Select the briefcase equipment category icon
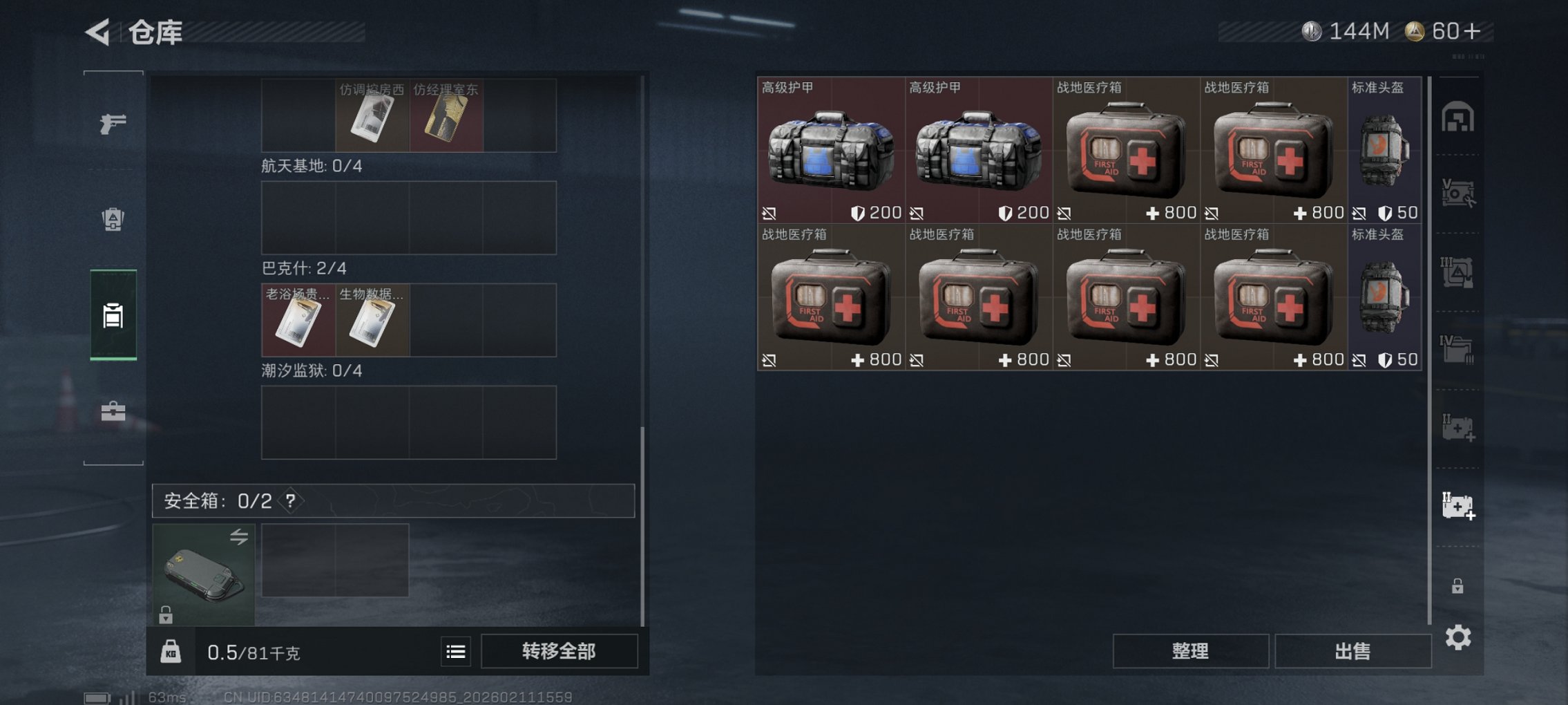The width and height of the screenshot is (1568, 705). click(x=113, y=410)
